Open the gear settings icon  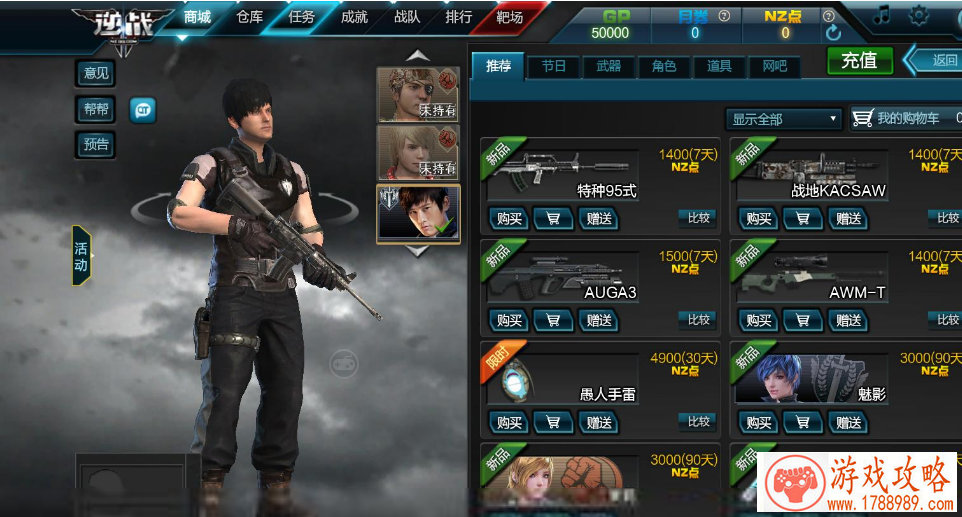click(x=918, y=16)
